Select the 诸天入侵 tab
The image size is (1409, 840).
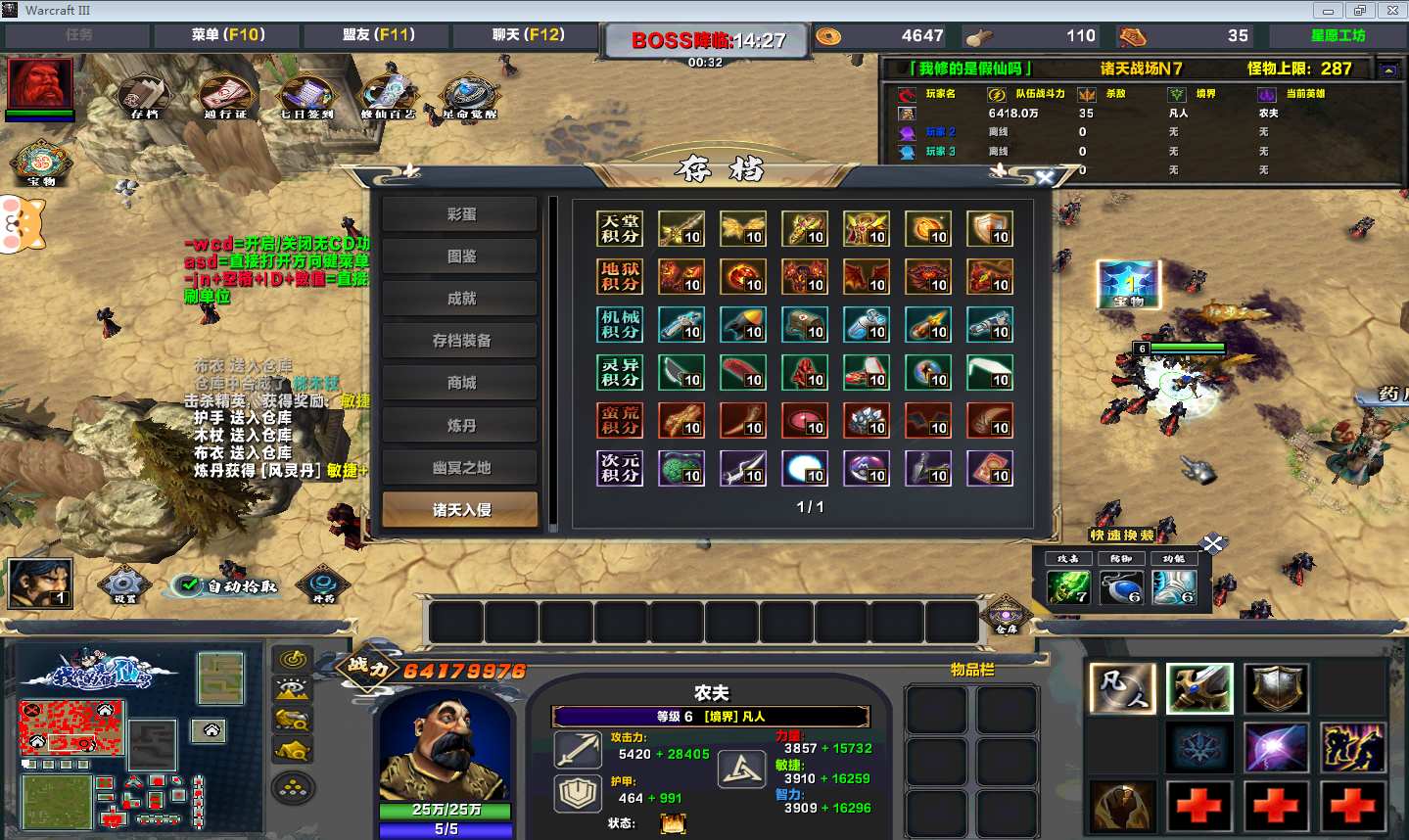tap(460, 510)
